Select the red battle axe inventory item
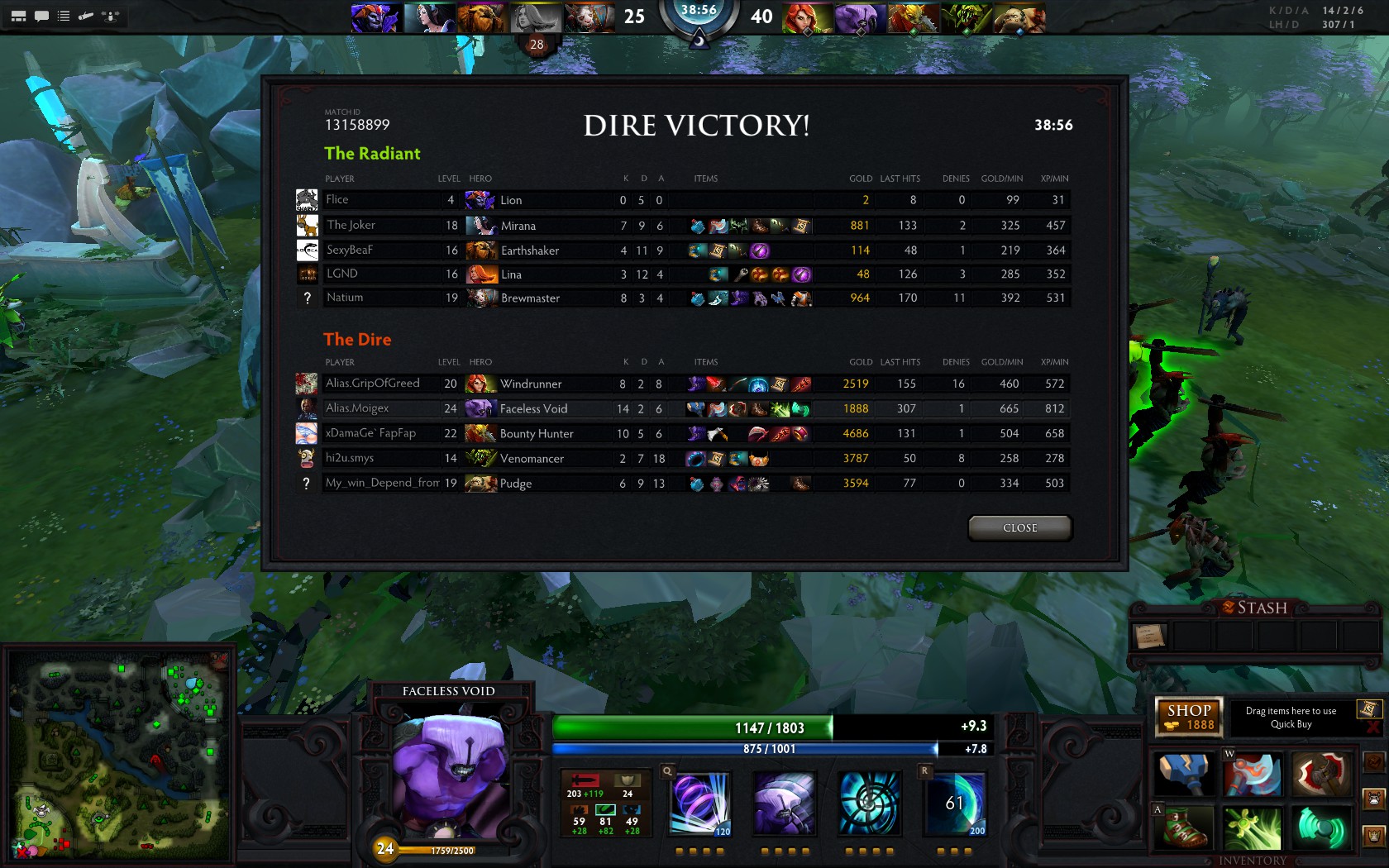This screenshot has width=1389, height=868. (1320, 774)
